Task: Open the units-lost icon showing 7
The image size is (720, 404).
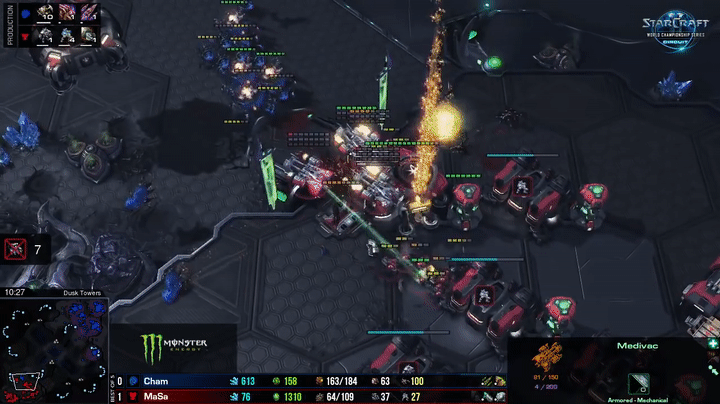Action: tap(16, 249)
